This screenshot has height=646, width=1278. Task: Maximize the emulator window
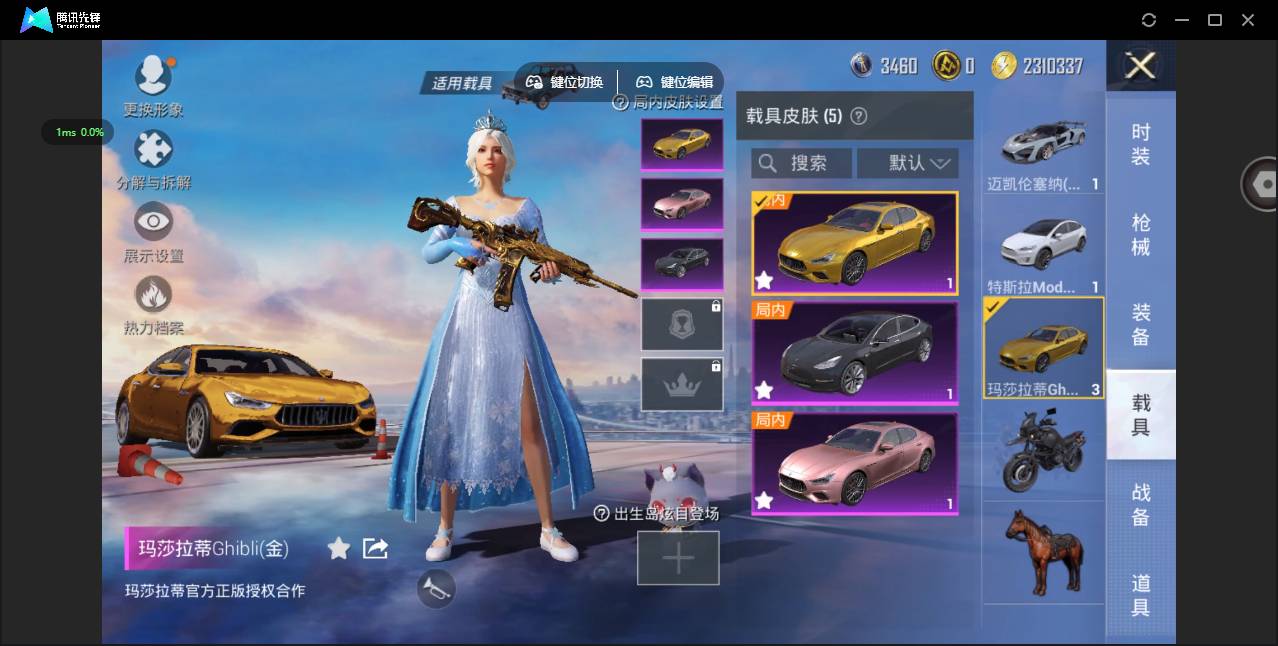[x=1215, y=20]
